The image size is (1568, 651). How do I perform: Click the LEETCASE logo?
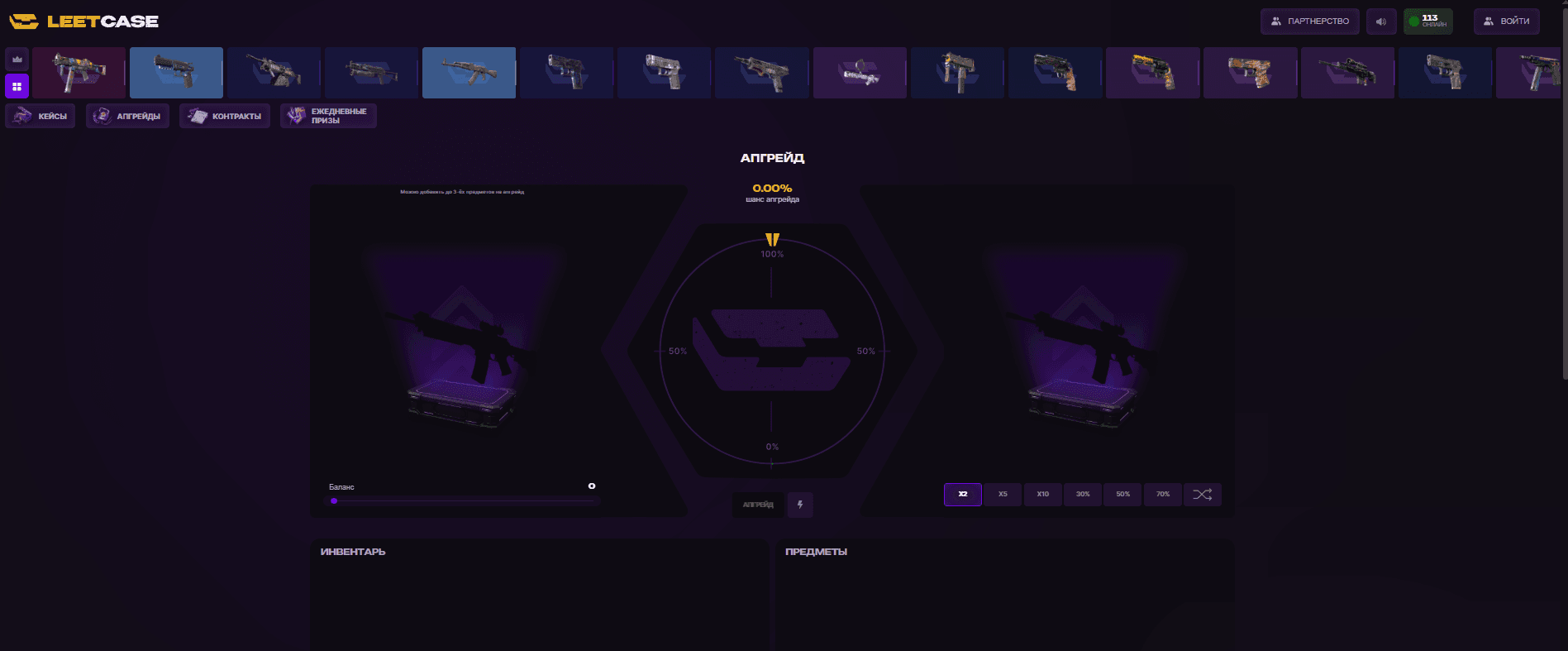(83, 22)
